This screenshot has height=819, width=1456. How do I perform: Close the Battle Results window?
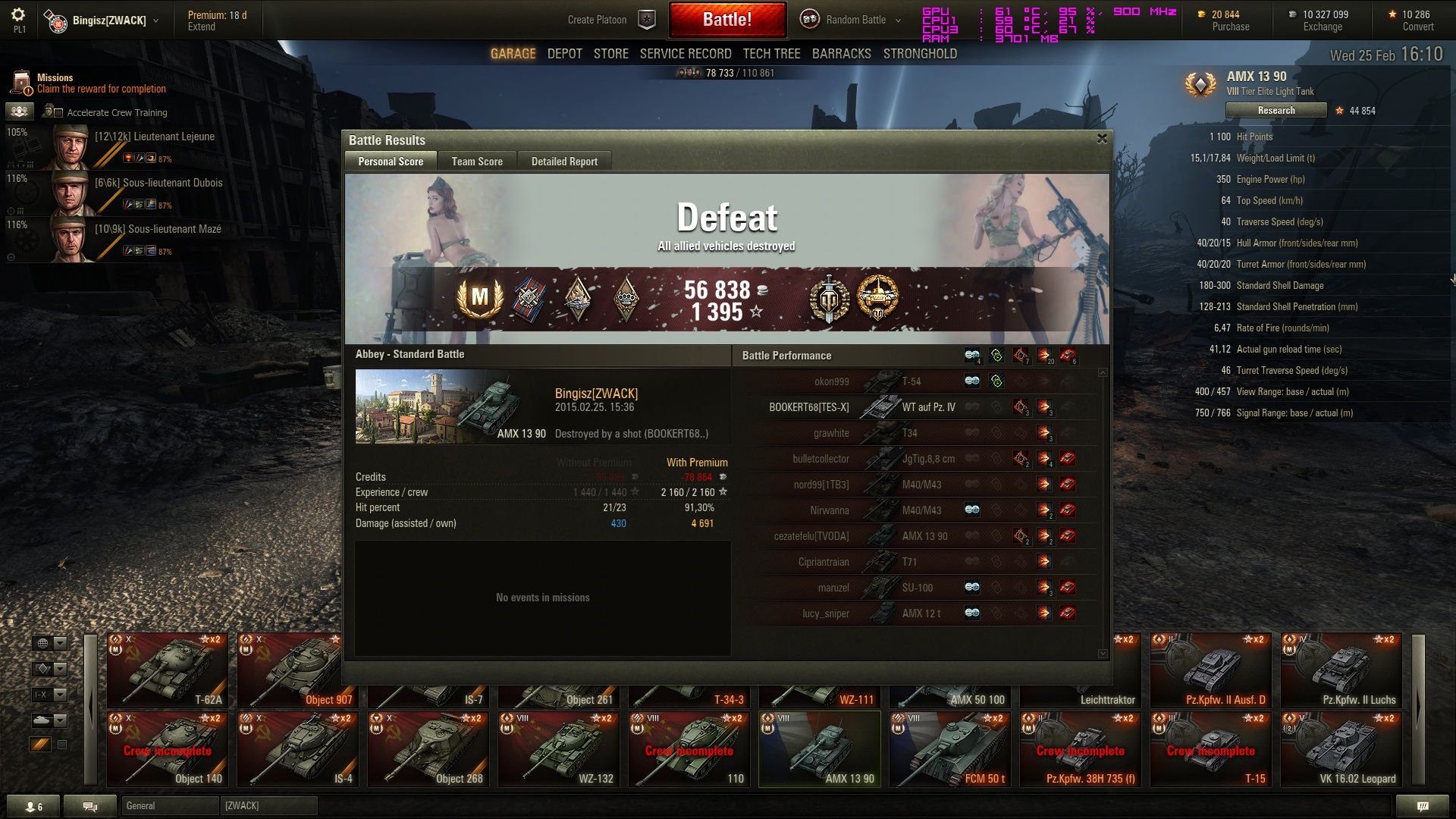[x=1102, y=139]
